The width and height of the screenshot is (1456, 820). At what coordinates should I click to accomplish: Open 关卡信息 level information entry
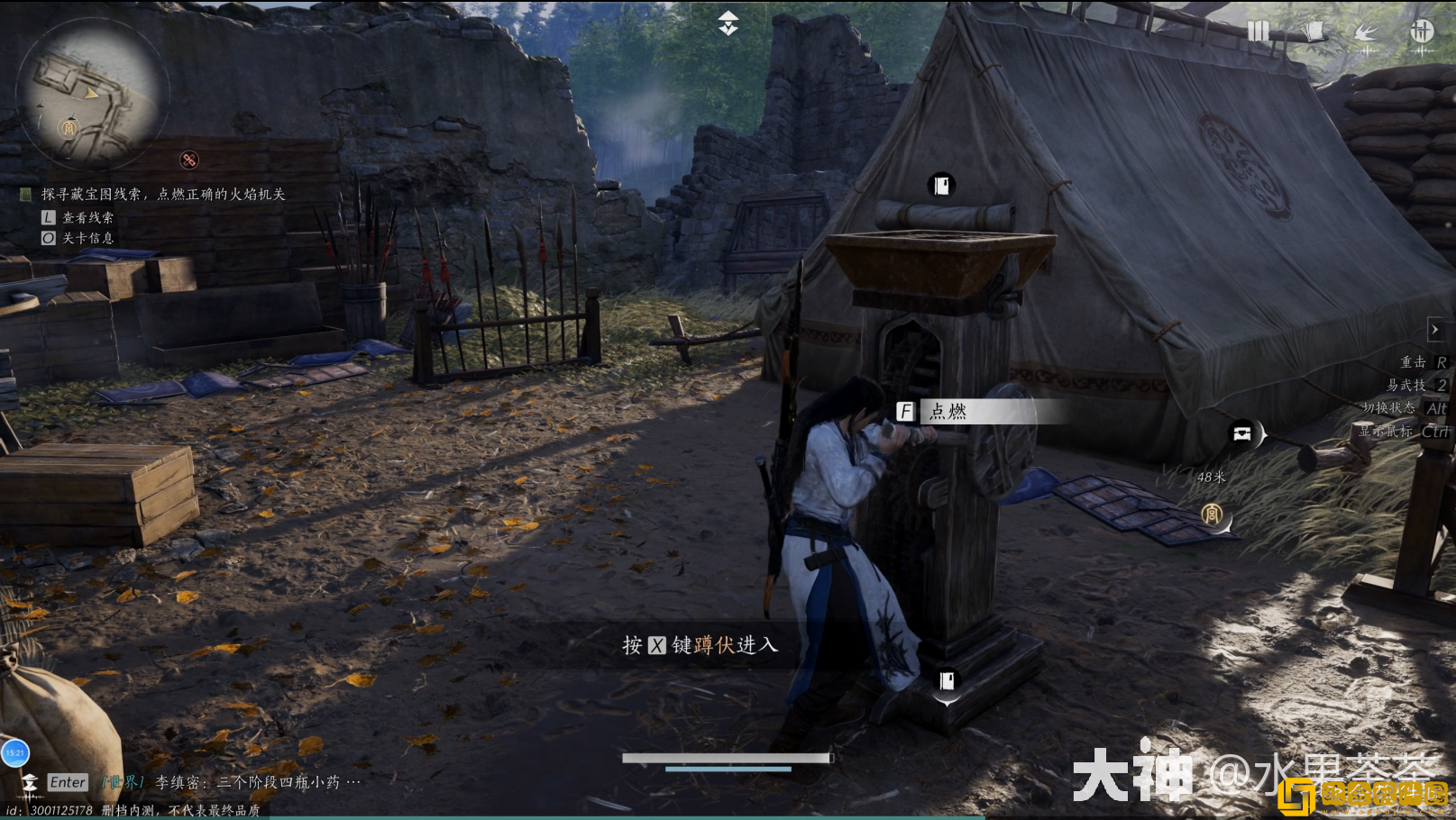[x=87, y=237]
